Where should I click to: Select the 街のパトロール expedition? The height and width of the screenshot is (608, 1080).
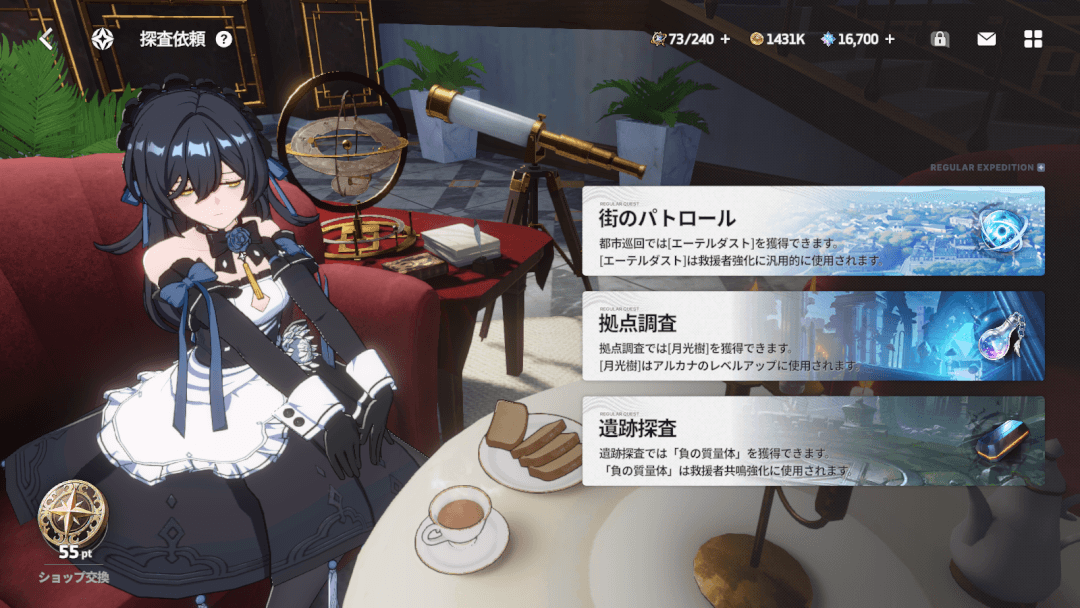813,231
